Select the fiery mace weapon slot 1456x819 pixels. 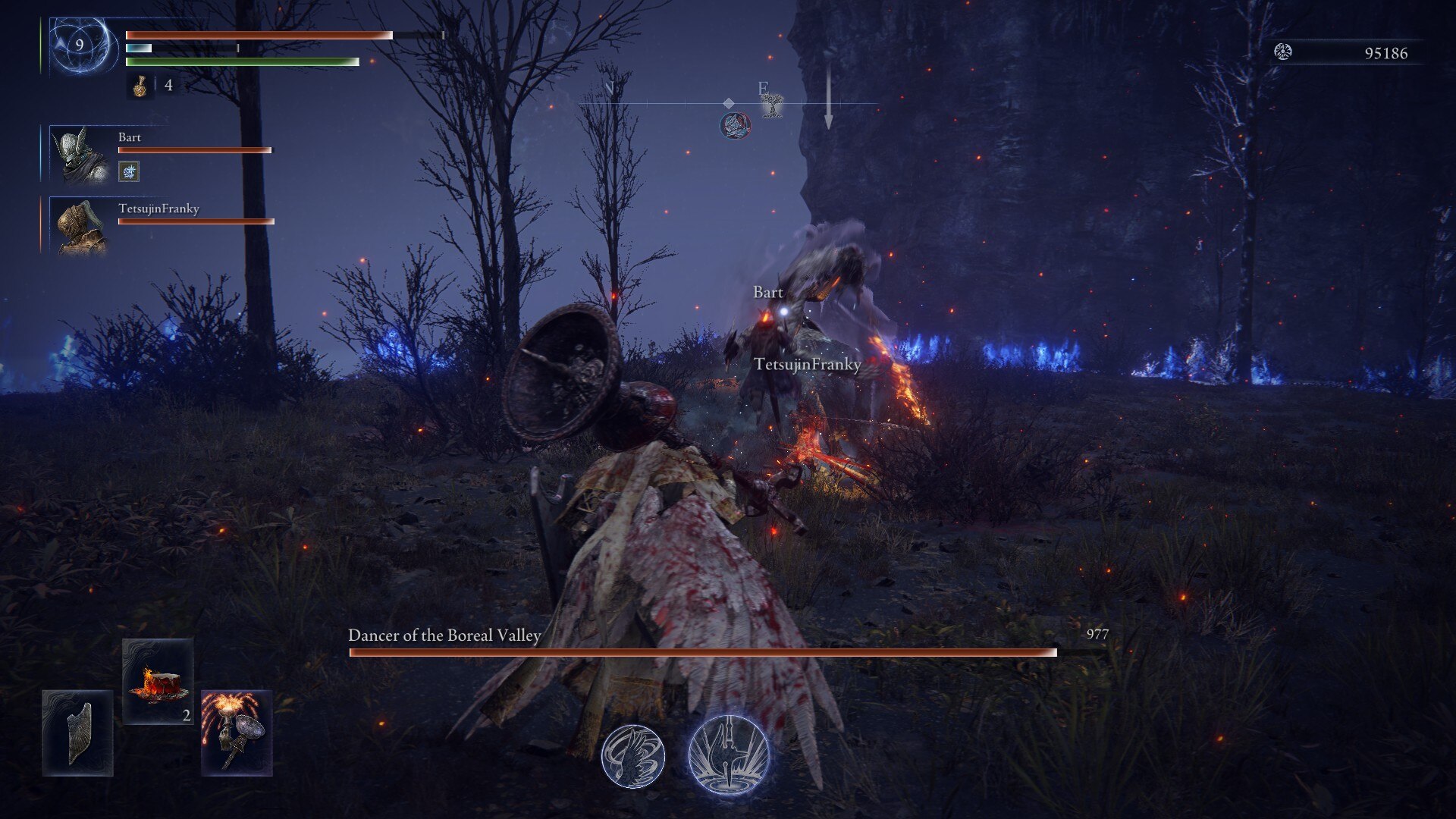coord(237,733)
